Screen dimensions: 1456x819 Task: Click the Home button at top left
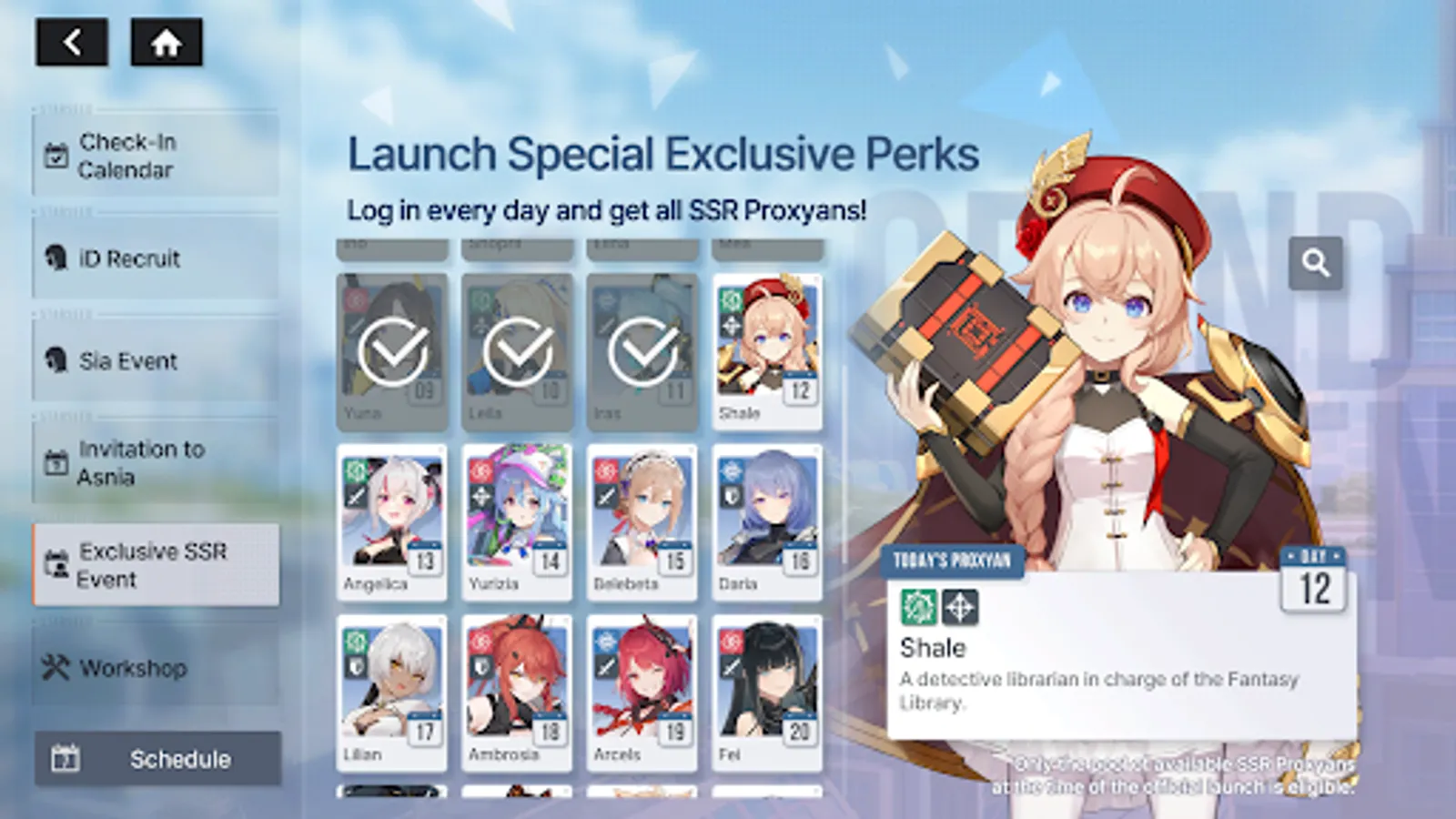pos(167,42)
